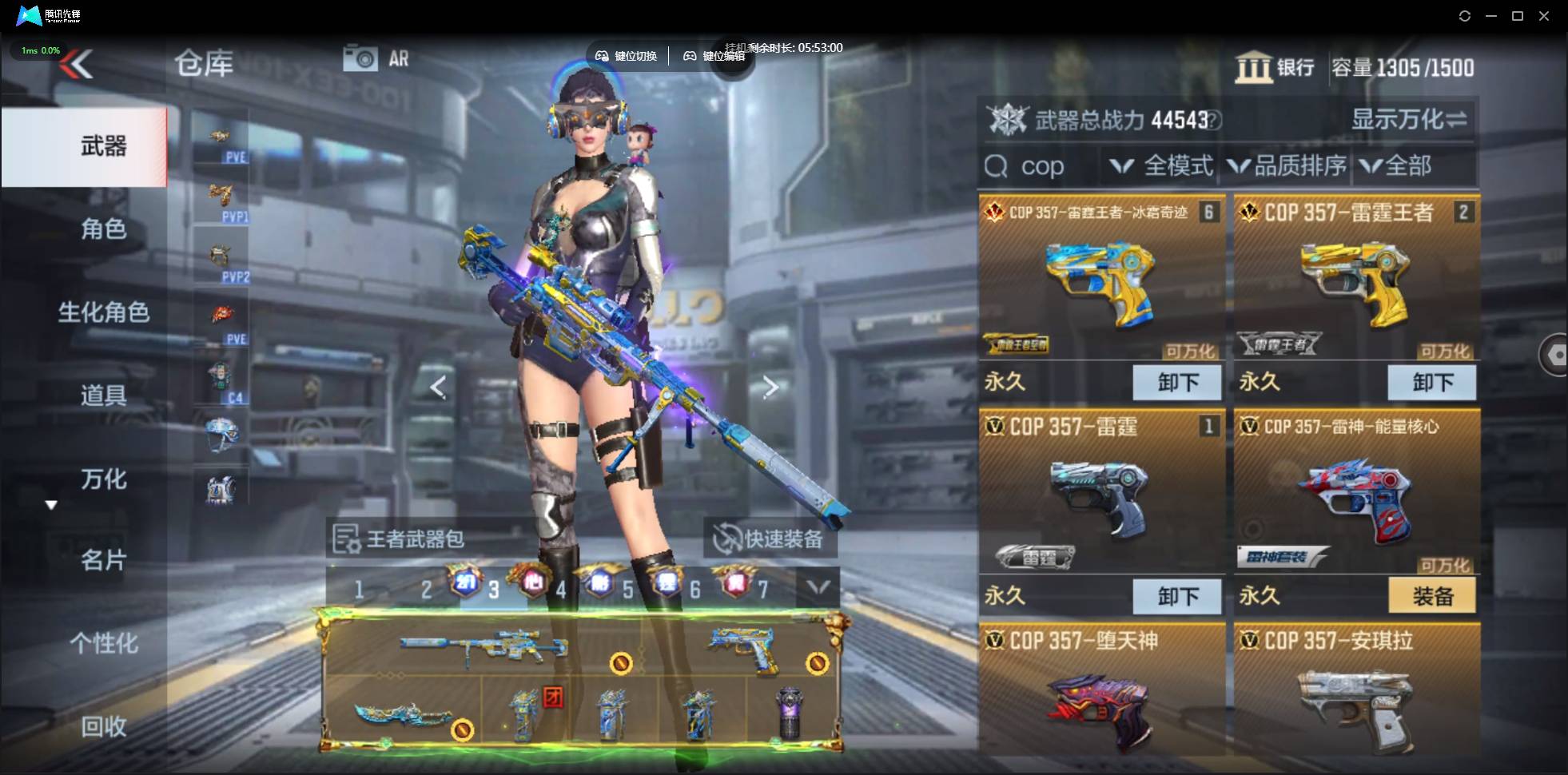Open the 生化角色 category
Screen dimensions: 1568x775
[x=103, y=312]
